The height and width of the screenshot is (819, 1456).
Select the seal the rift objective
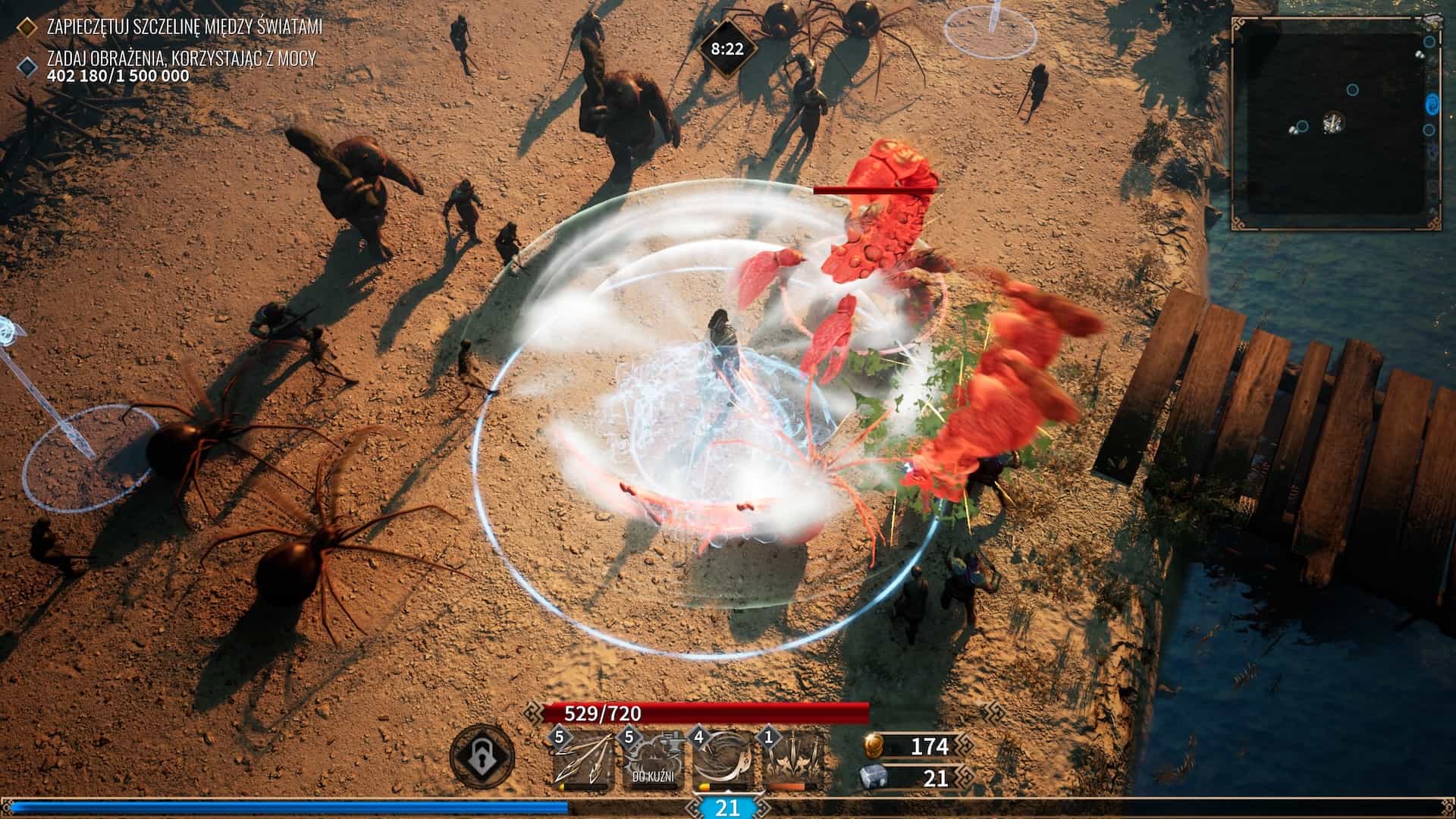point(184,27)
